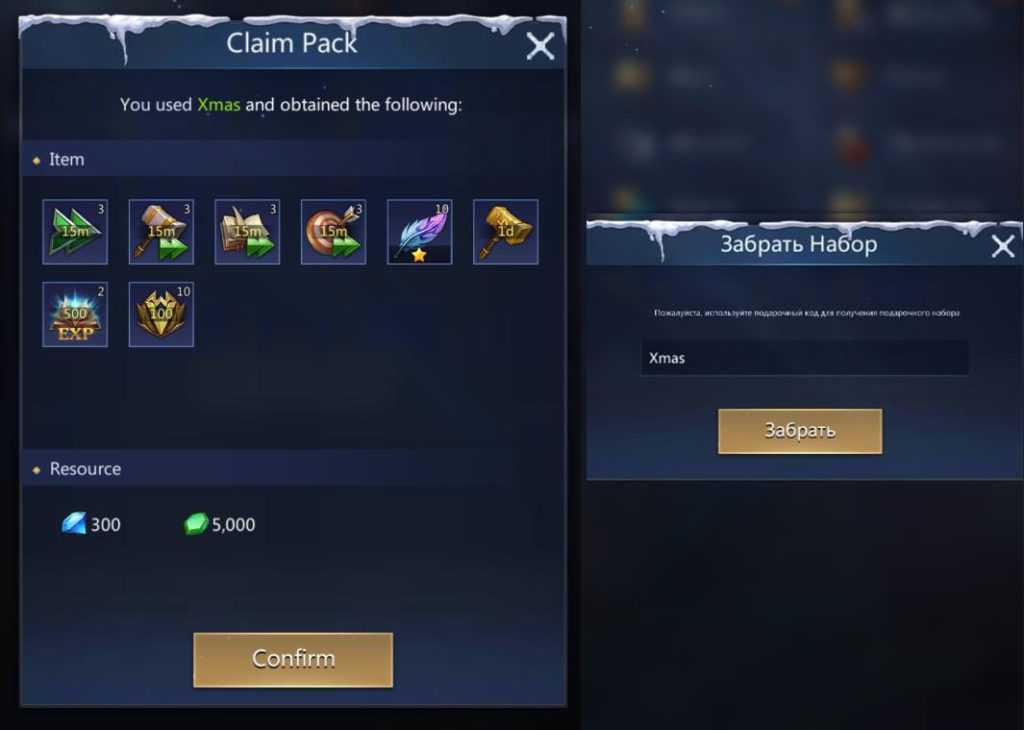Select the 500 EXP item
Viewport: 1024px width, 730px height.
tap(75, 314)
